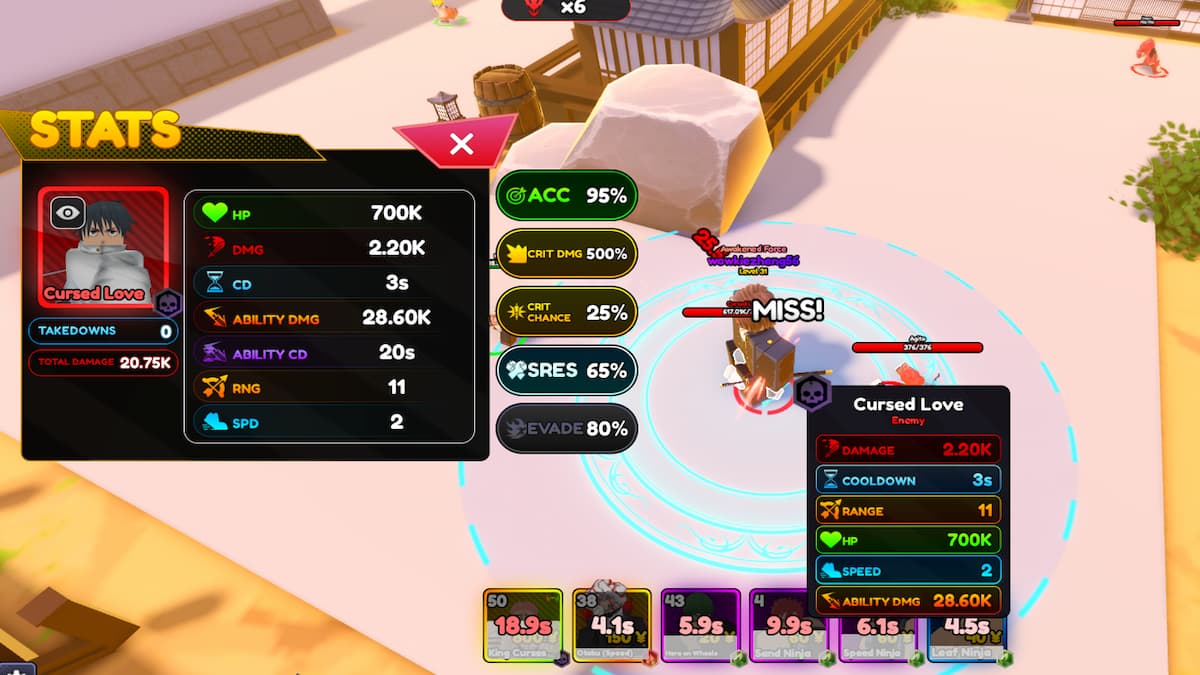Select the Sand Ninja unit card

(x=788, y=626)
